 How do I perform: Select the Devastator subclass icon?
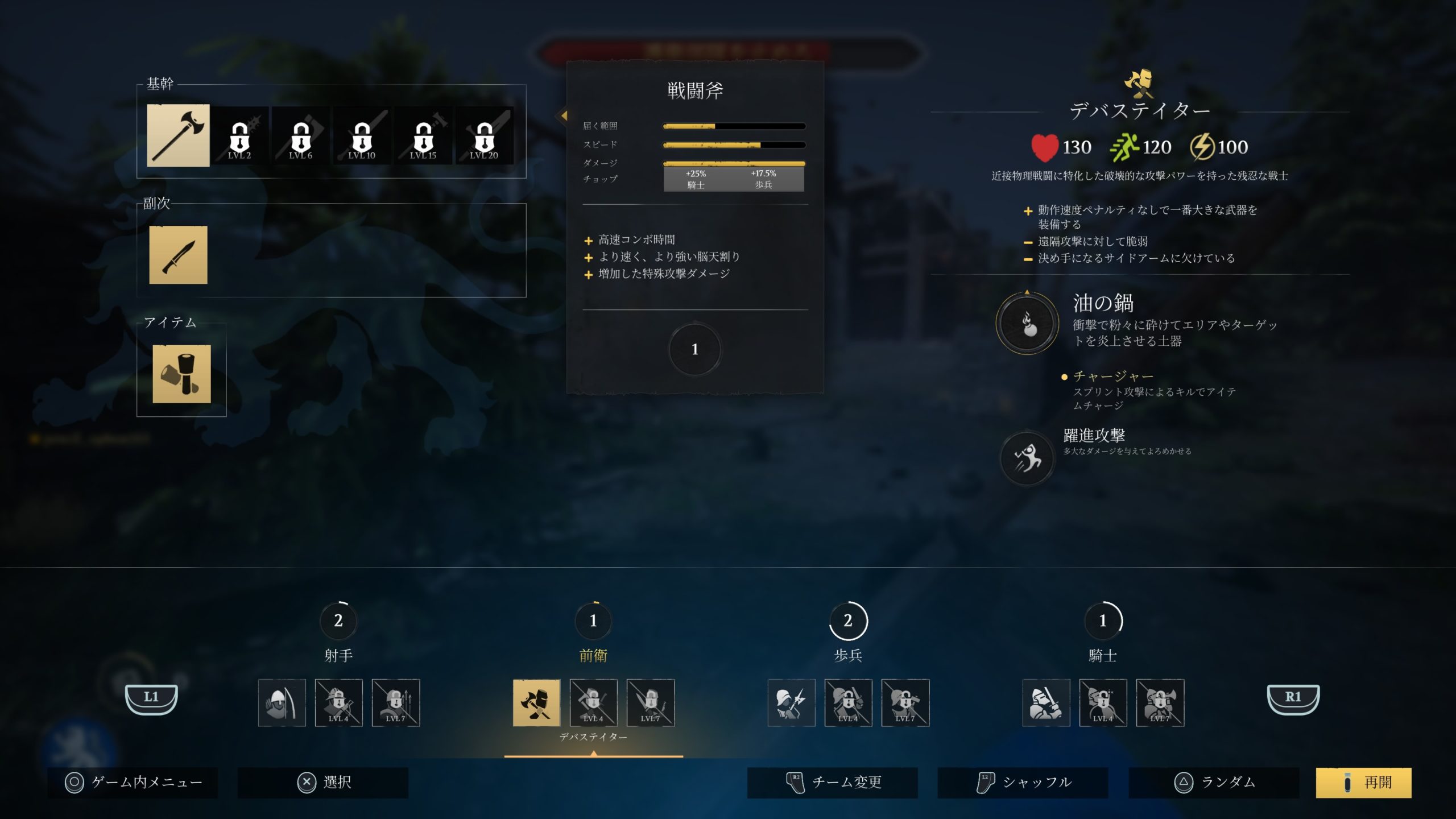537,703
